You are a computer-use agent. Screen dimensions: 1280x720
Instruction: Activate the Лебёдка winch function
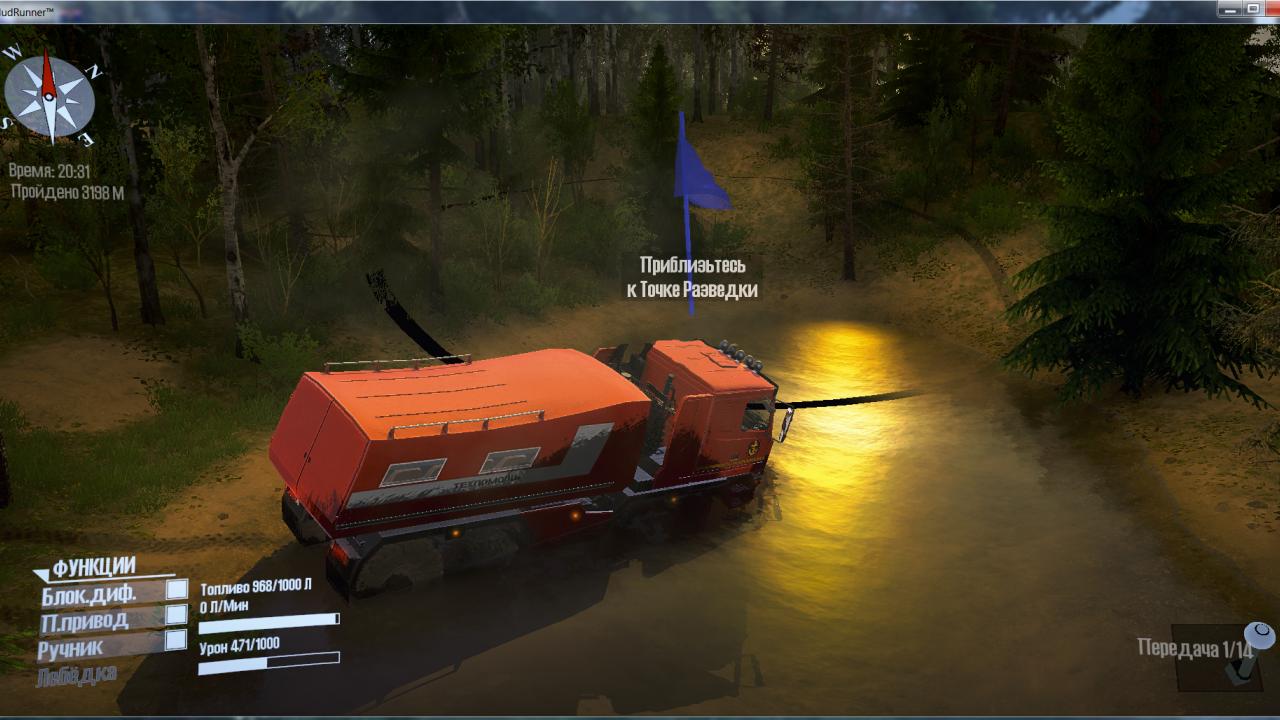point(76,675)
